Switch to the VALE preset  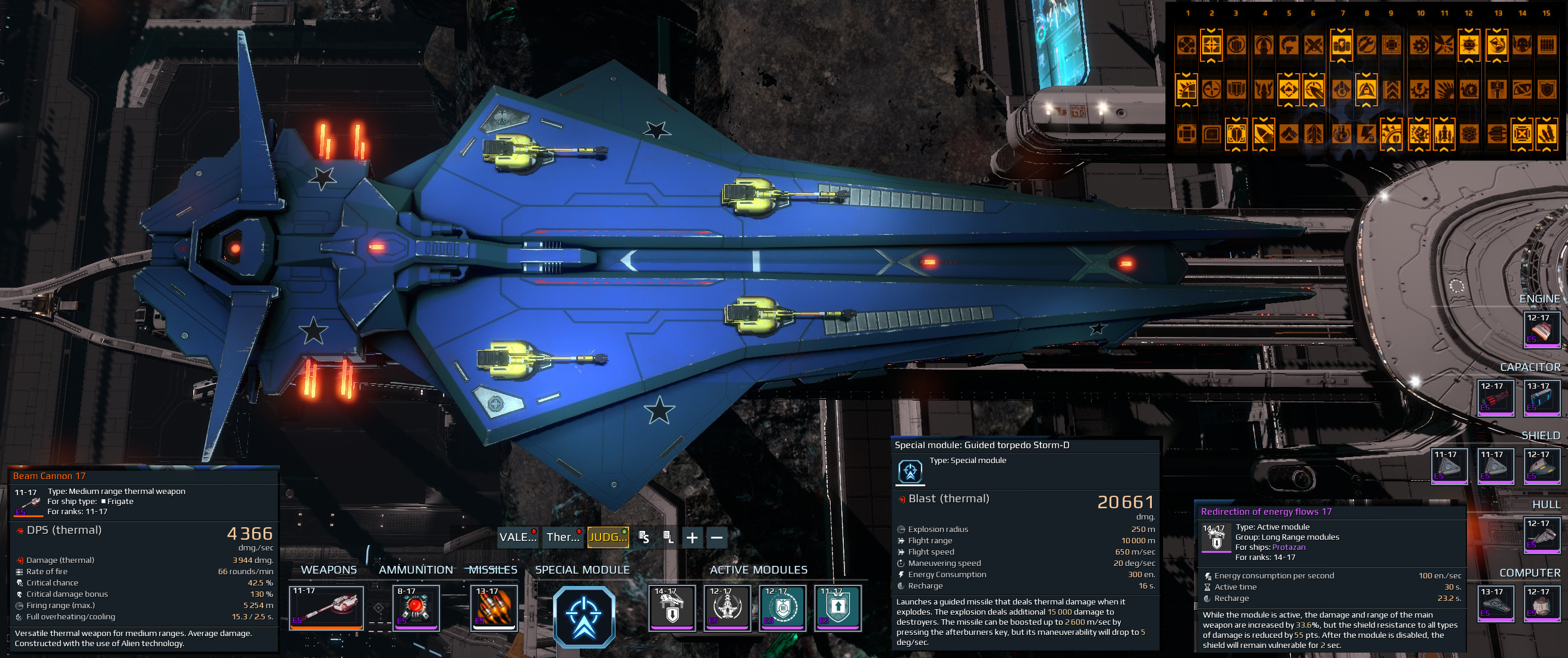tap(517, 537)
